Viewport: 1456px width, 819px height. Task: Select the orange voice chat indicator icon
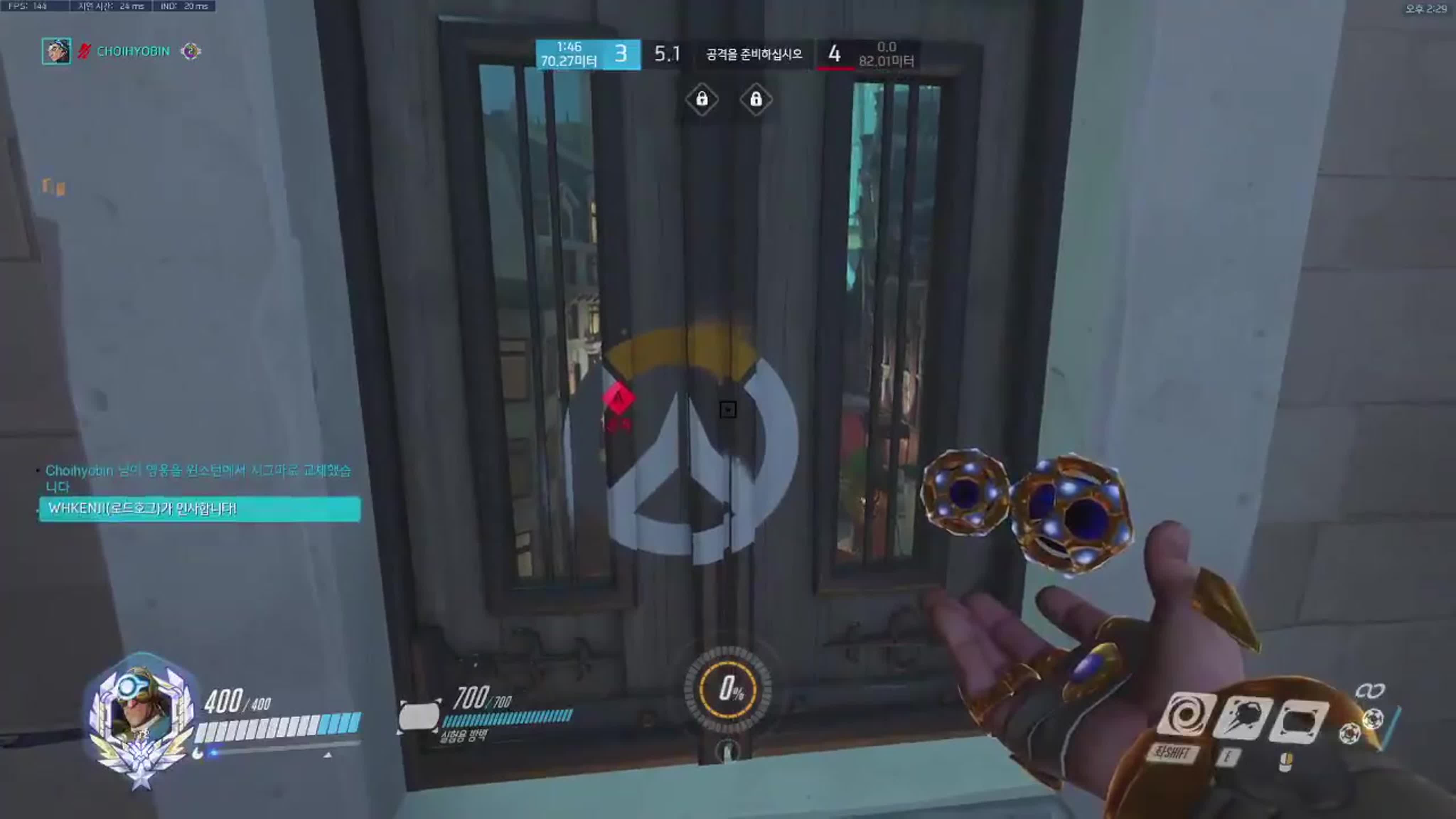[x=54, y=187]
